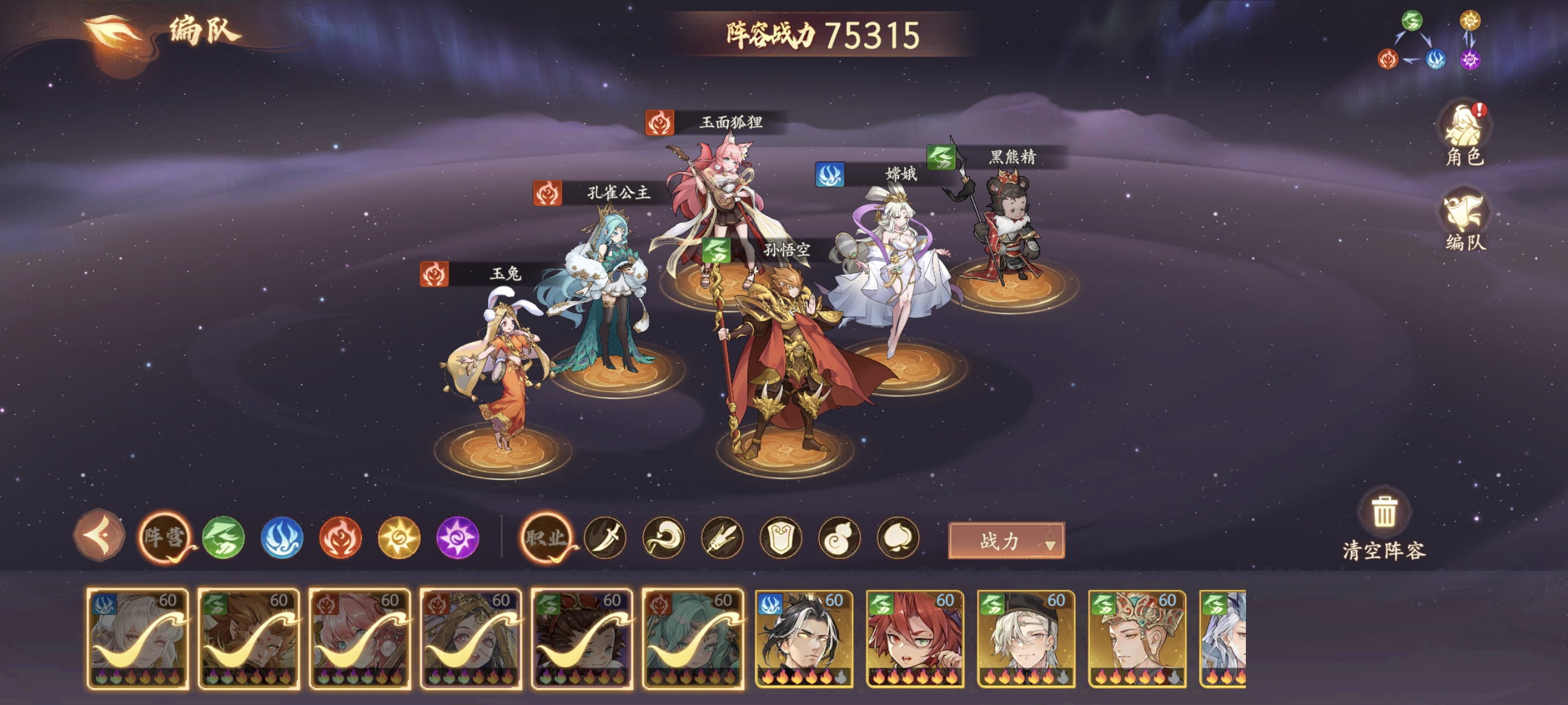1568x705 pixels.
Task: Open the 编队 formation menu on the right
Action: (x=1464, y=220)
